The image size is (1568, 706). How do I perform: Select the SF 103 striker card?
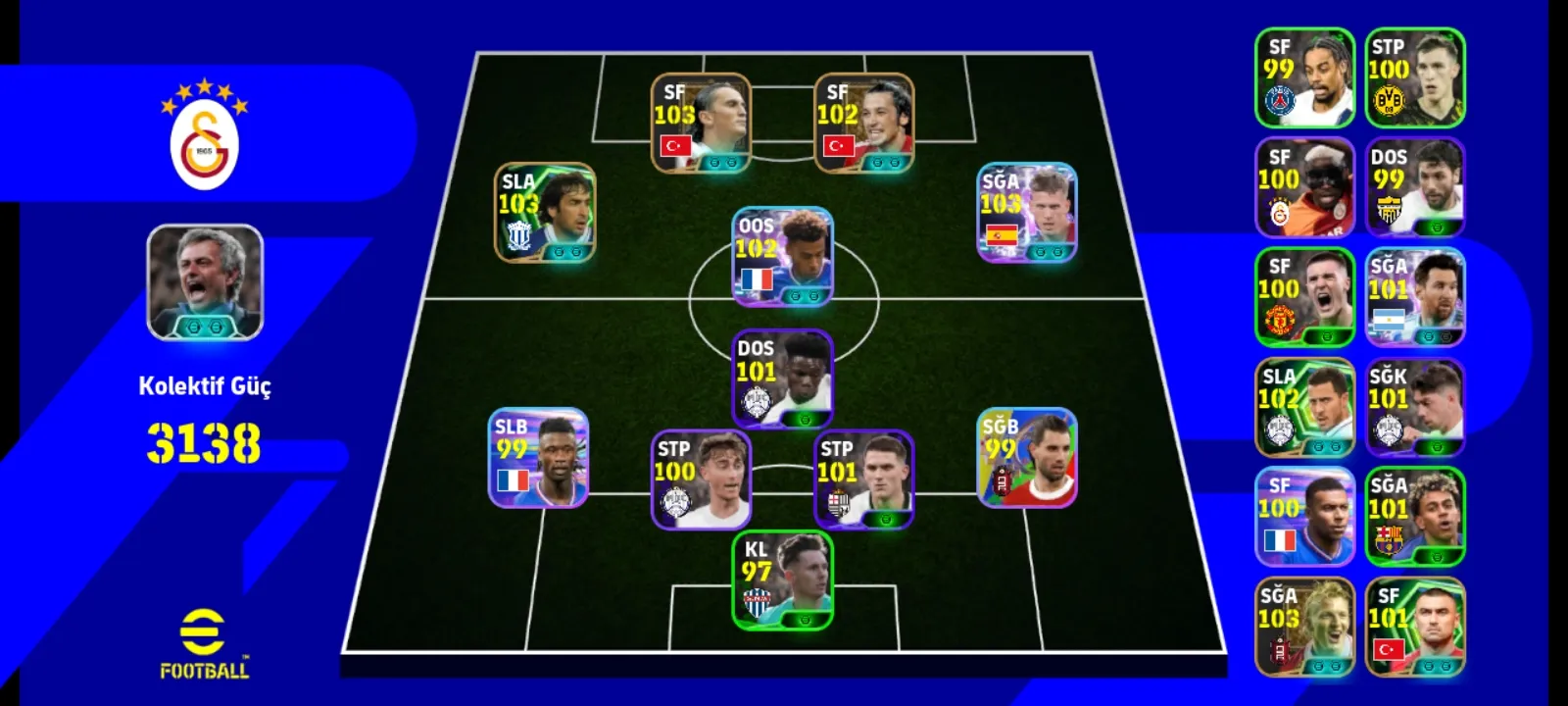point(701,123)
